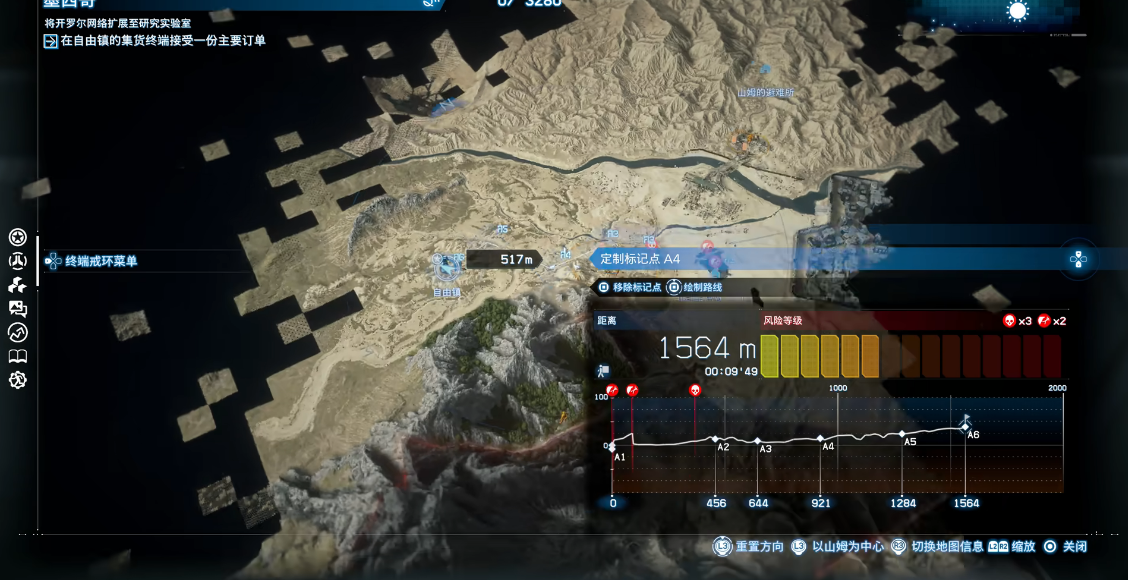
Task: Select the 定制标记点 A4 banner
Action: [640, 259]
